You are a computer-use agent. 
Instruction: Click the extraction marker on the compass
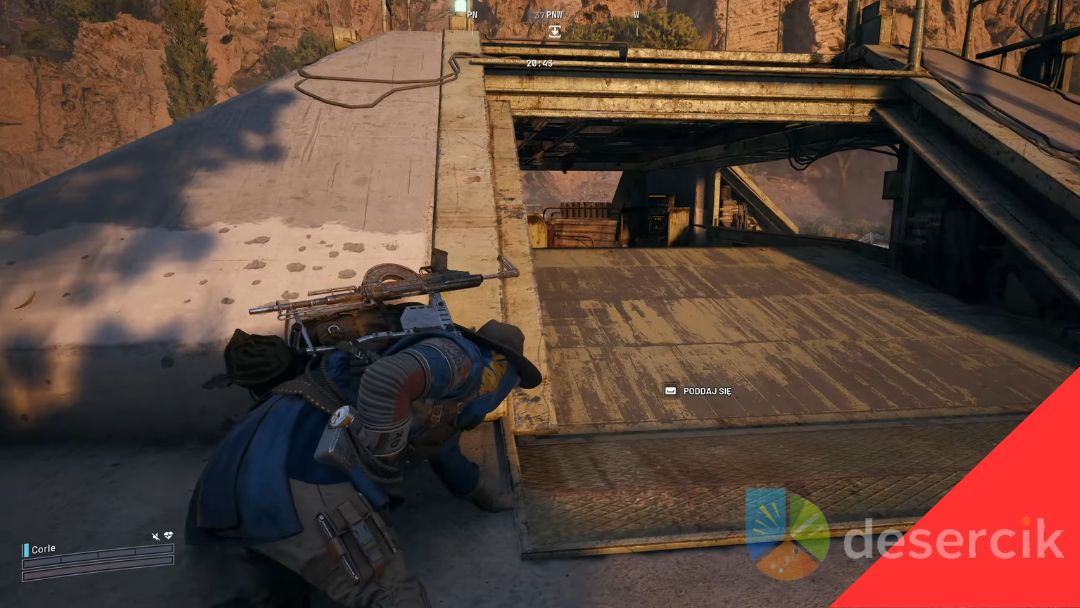[554, 31]
